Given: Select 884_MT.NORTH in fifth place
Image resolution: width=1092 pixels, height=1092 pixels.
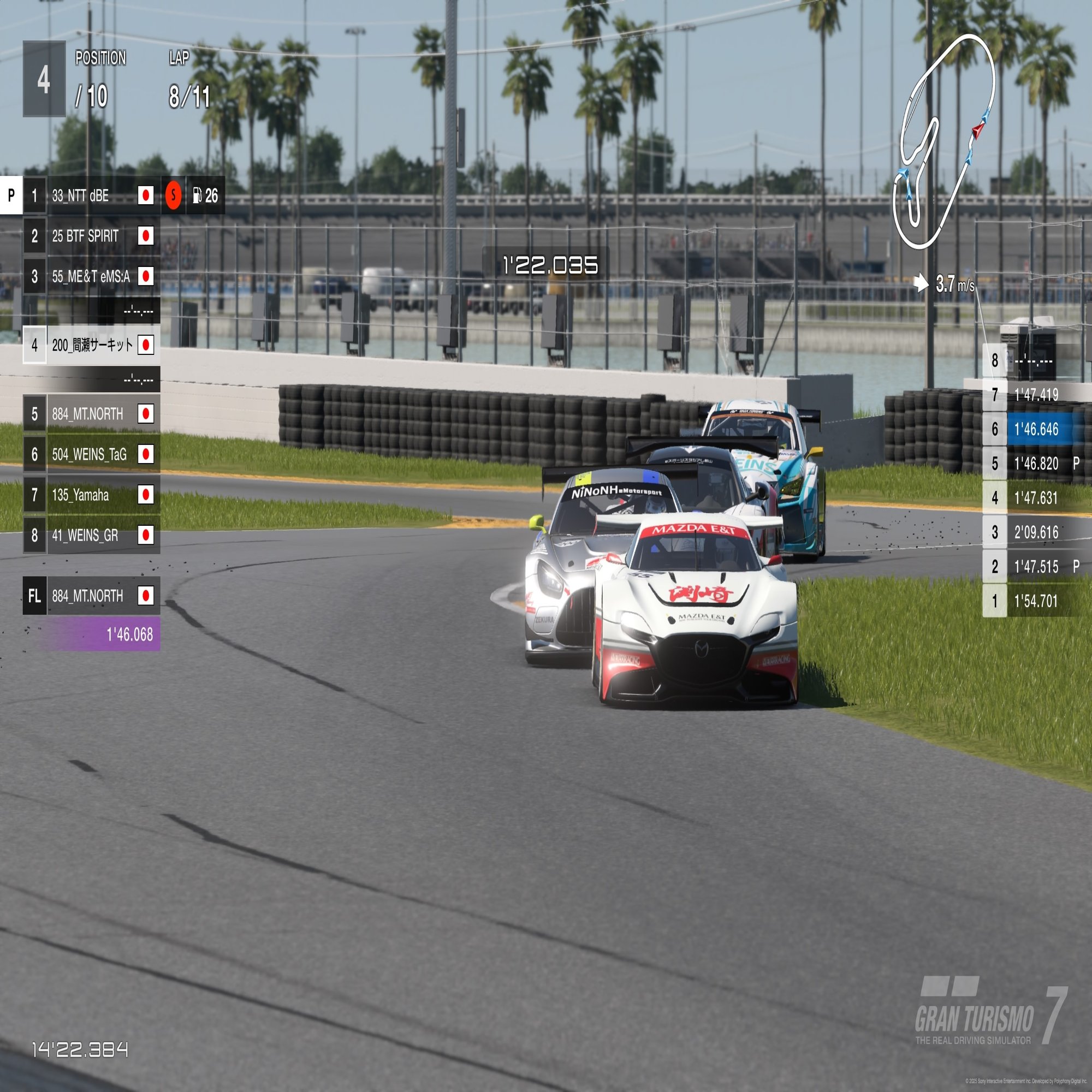Looking at the screenshot, I should (x=91, y=414).
